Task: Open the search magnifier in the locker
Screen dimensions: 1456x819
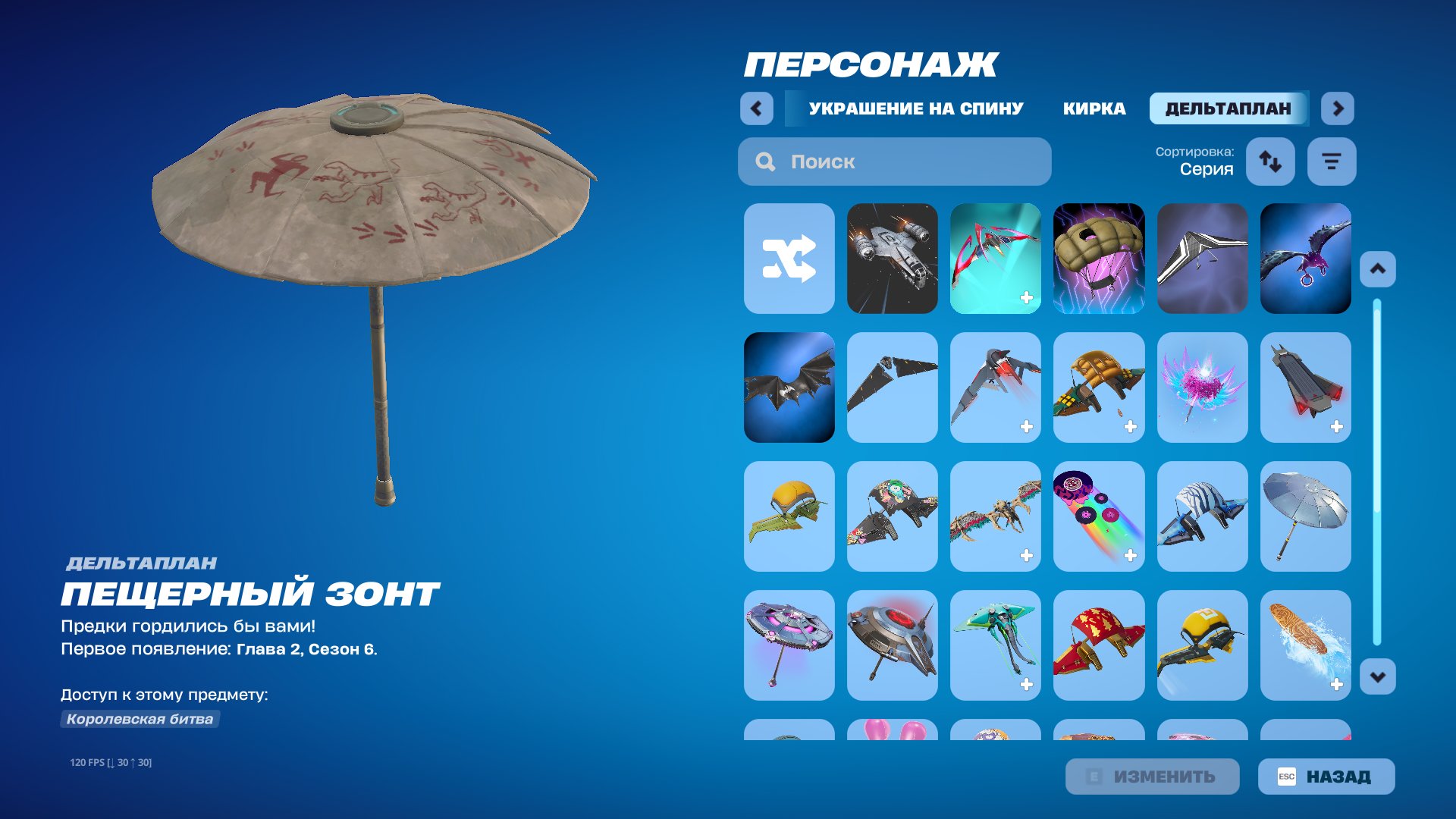Action: pyautogui.click(x=764, y=161)
